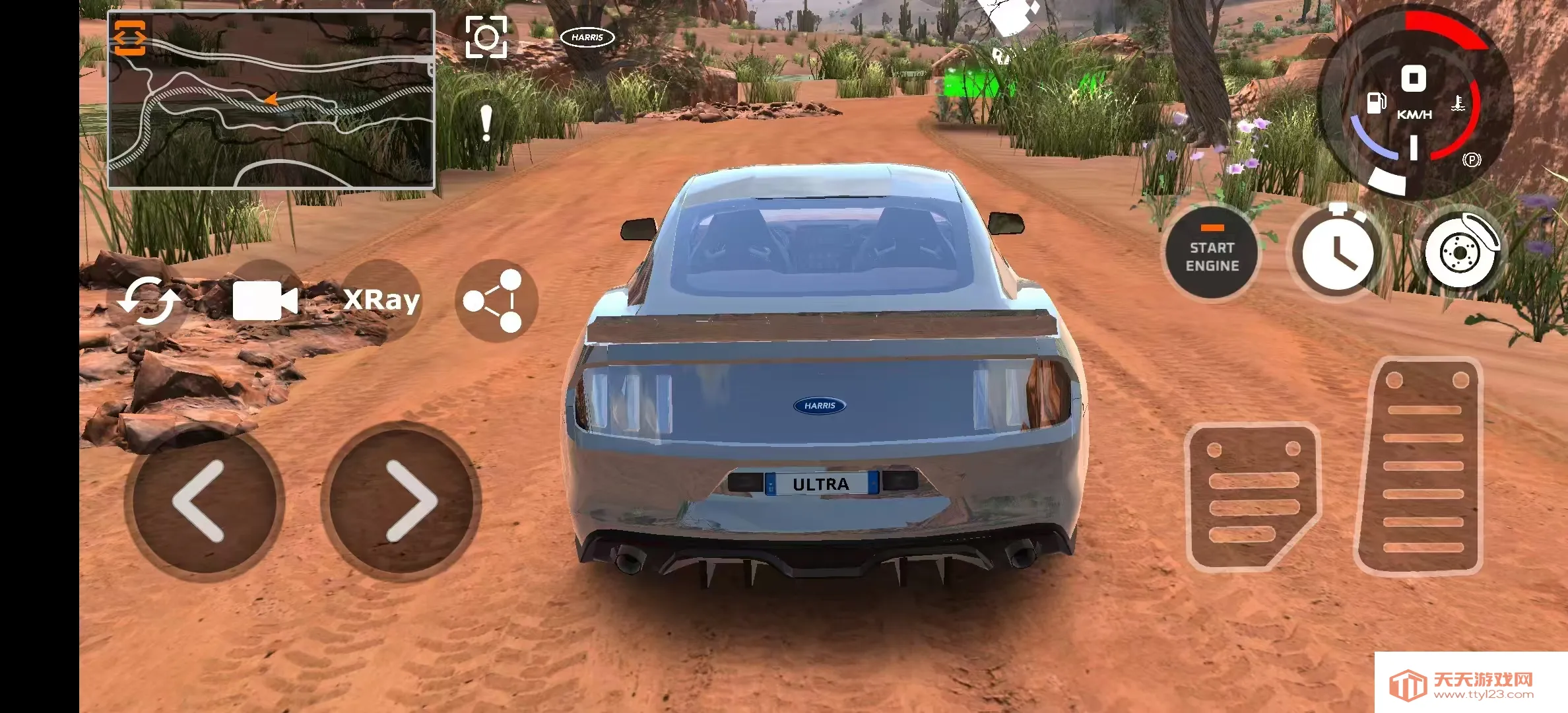The width and height of the screenshot is (1568, 713).
Task: Steer left using the left arrow
Action: 206,502
